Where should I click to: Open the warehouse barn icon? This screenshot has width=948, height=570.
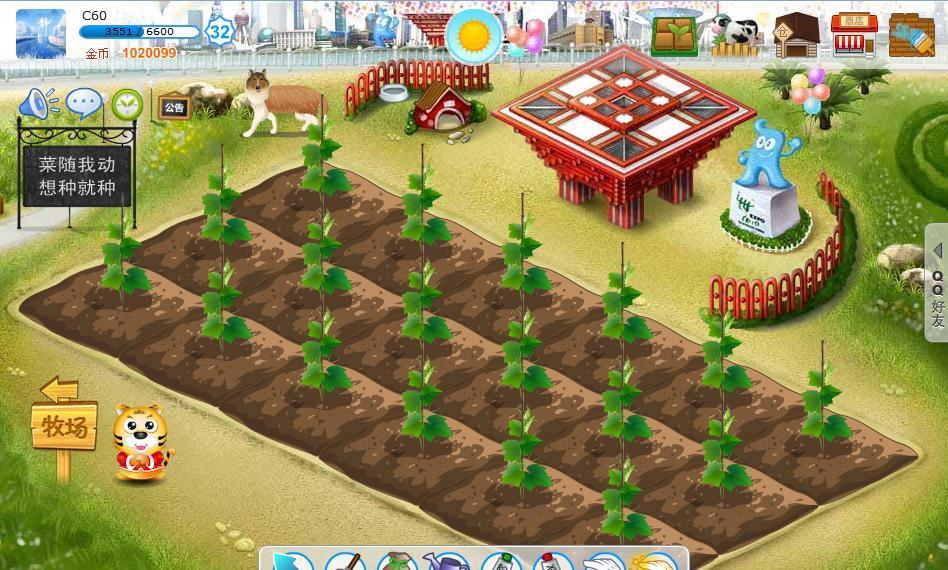click(796, 35)
